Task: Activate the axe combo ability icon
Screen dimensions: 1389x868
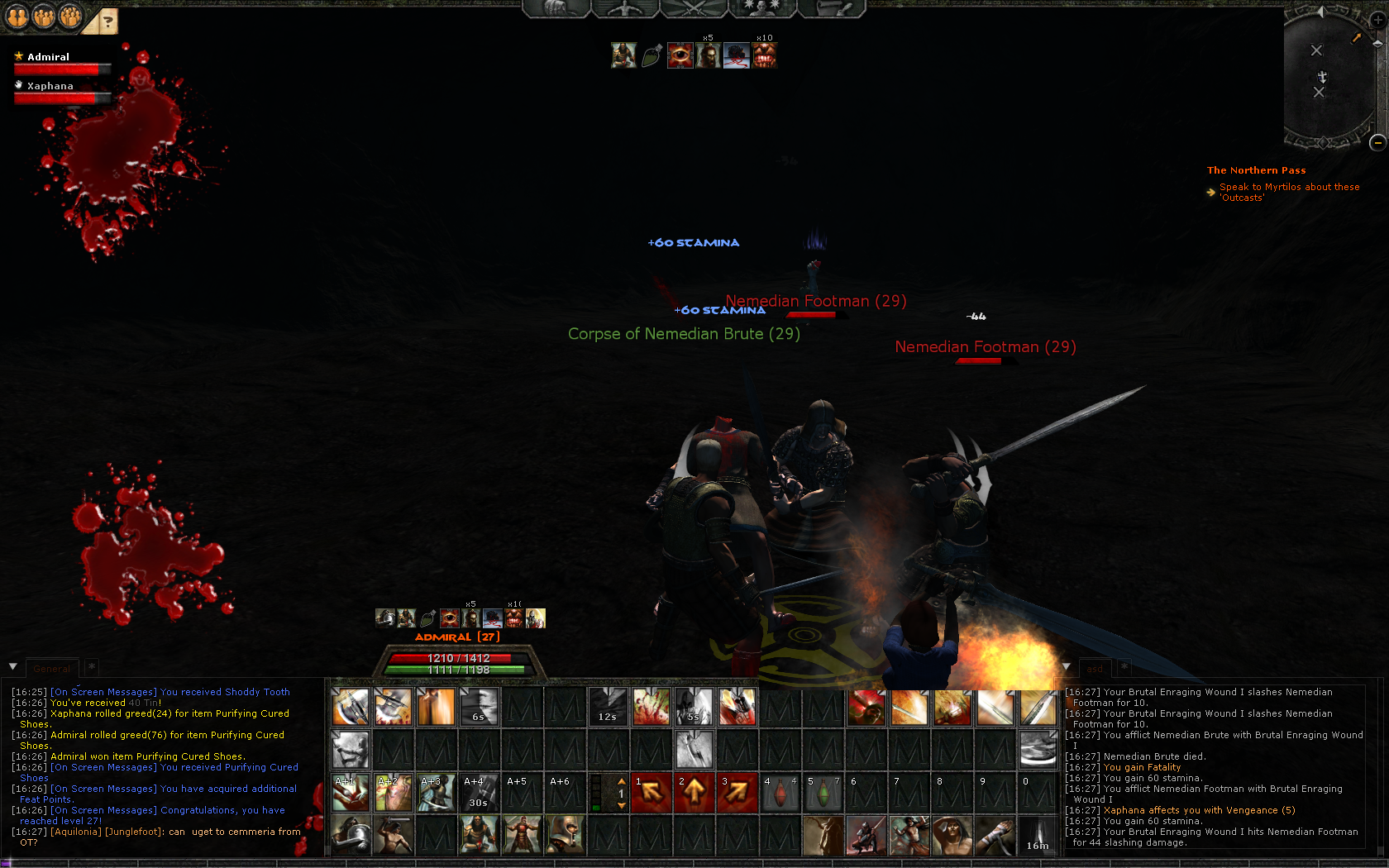Action: (x=350, y=707)
